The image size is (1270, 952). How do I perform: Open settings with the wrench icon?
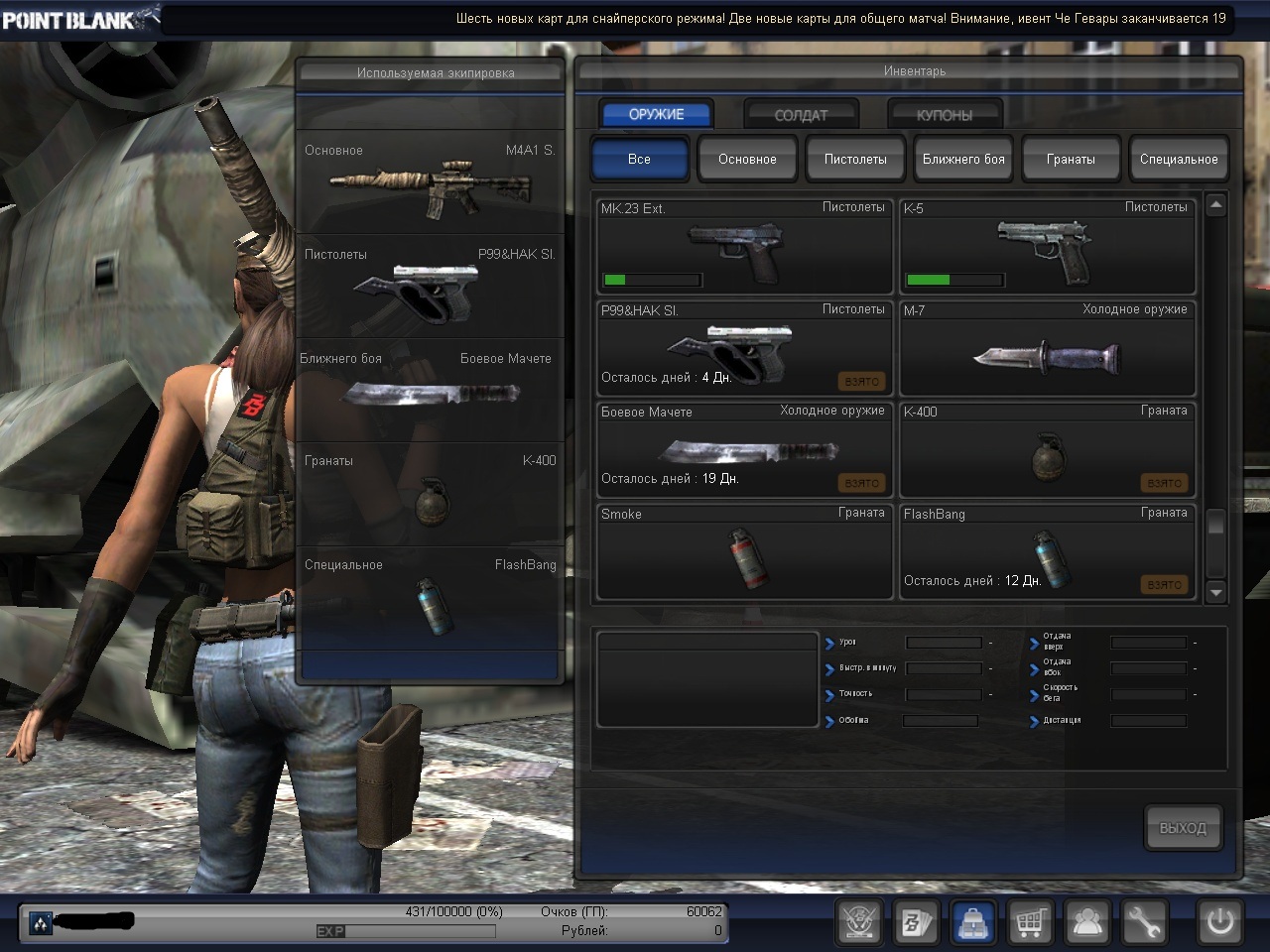click(x=1143, y=923)
